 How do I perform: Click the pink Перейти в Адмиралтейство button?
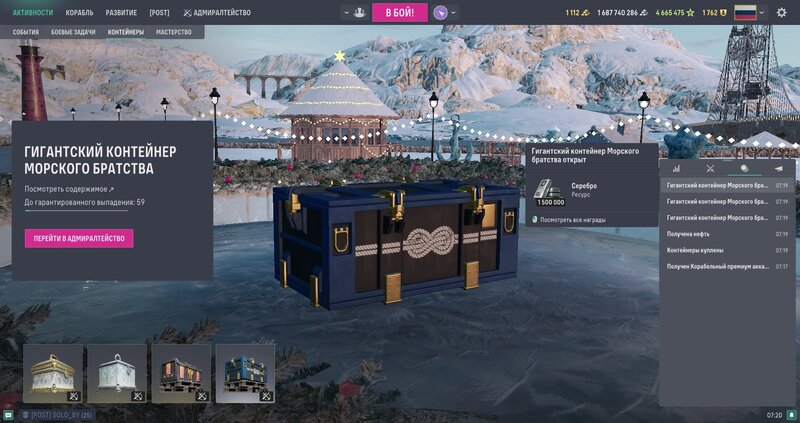click(79, 238)
